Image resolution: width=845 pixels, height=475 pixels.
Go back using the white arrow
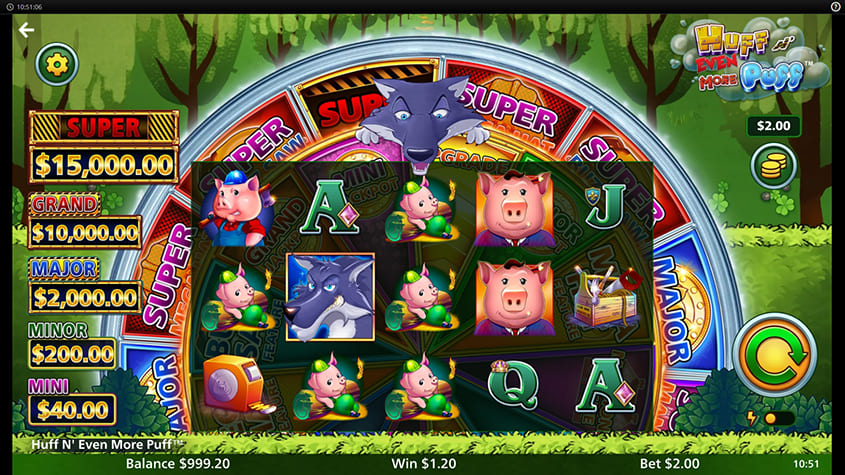pos(26,29)
